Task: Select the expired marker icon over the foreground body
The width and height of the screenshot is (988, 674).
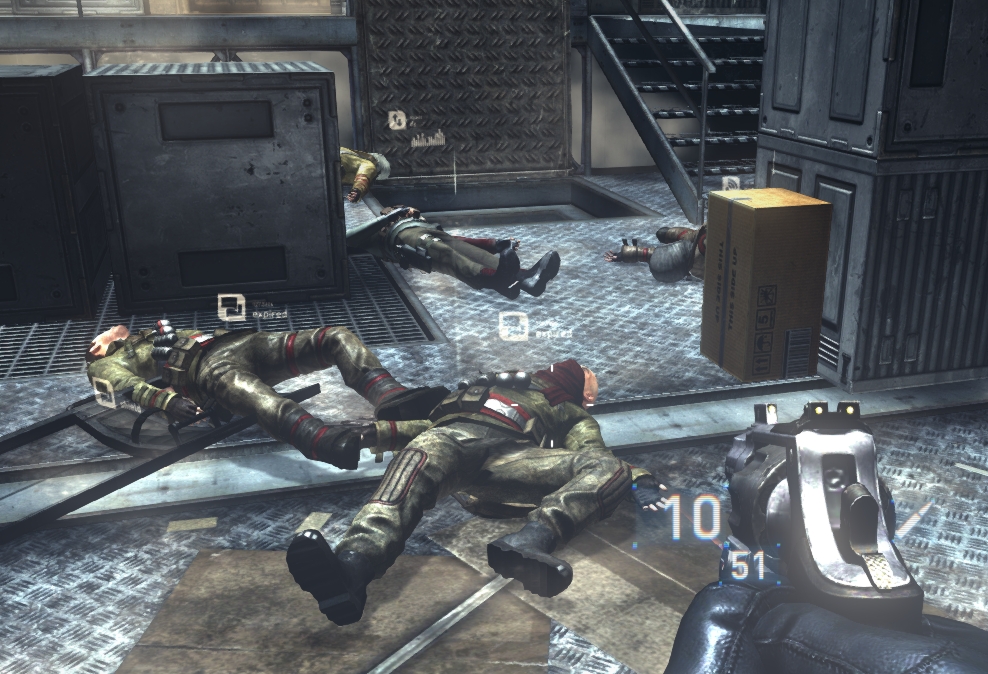Action: (x=514, y=325)
